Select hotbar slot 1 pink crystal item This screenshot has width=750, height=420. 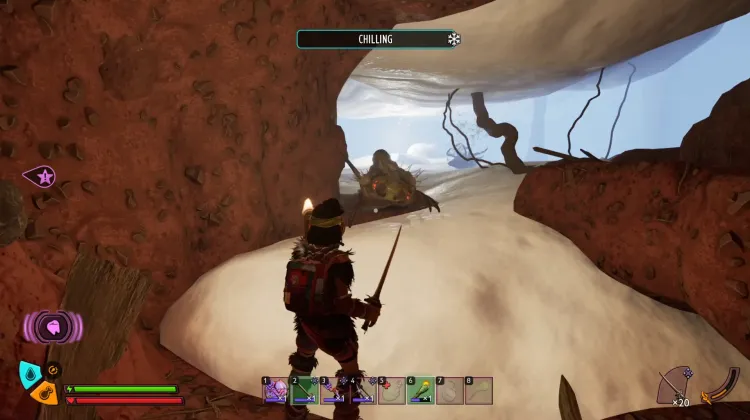pyautogui.click(x=275, y=390)
